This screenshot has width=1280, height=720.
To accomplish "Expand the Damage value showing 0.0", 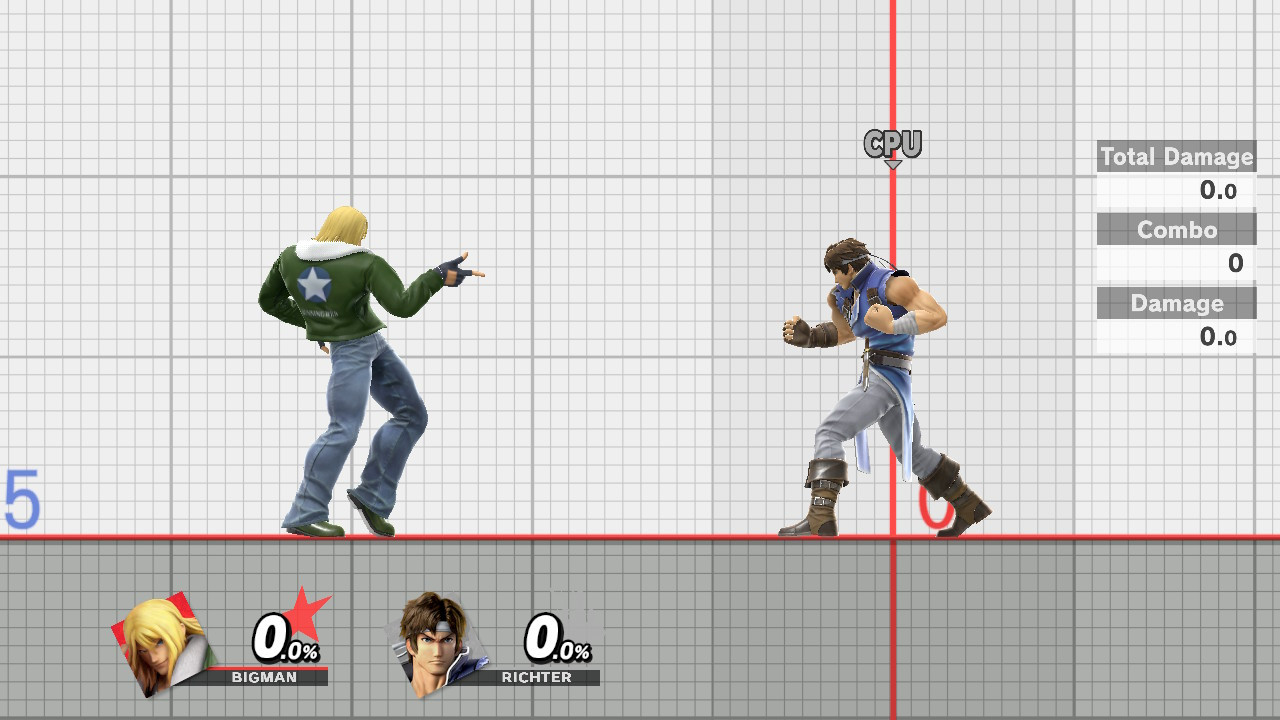I will pyautogui.click(x=1219, y=337).
